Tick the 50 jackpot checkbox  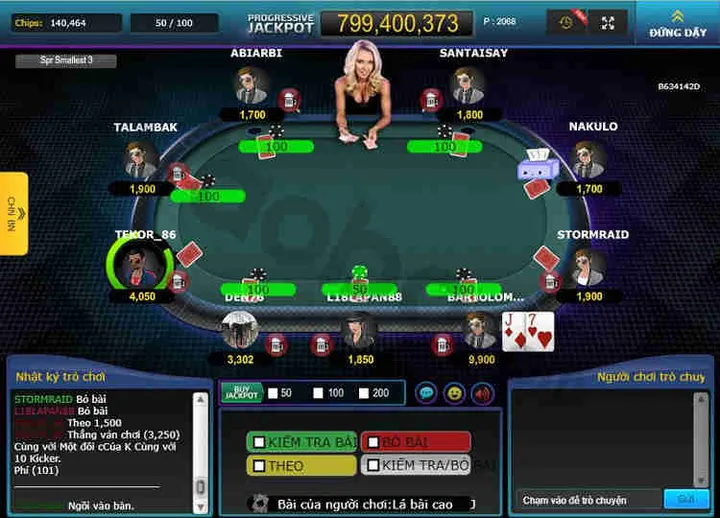[273, 393]
